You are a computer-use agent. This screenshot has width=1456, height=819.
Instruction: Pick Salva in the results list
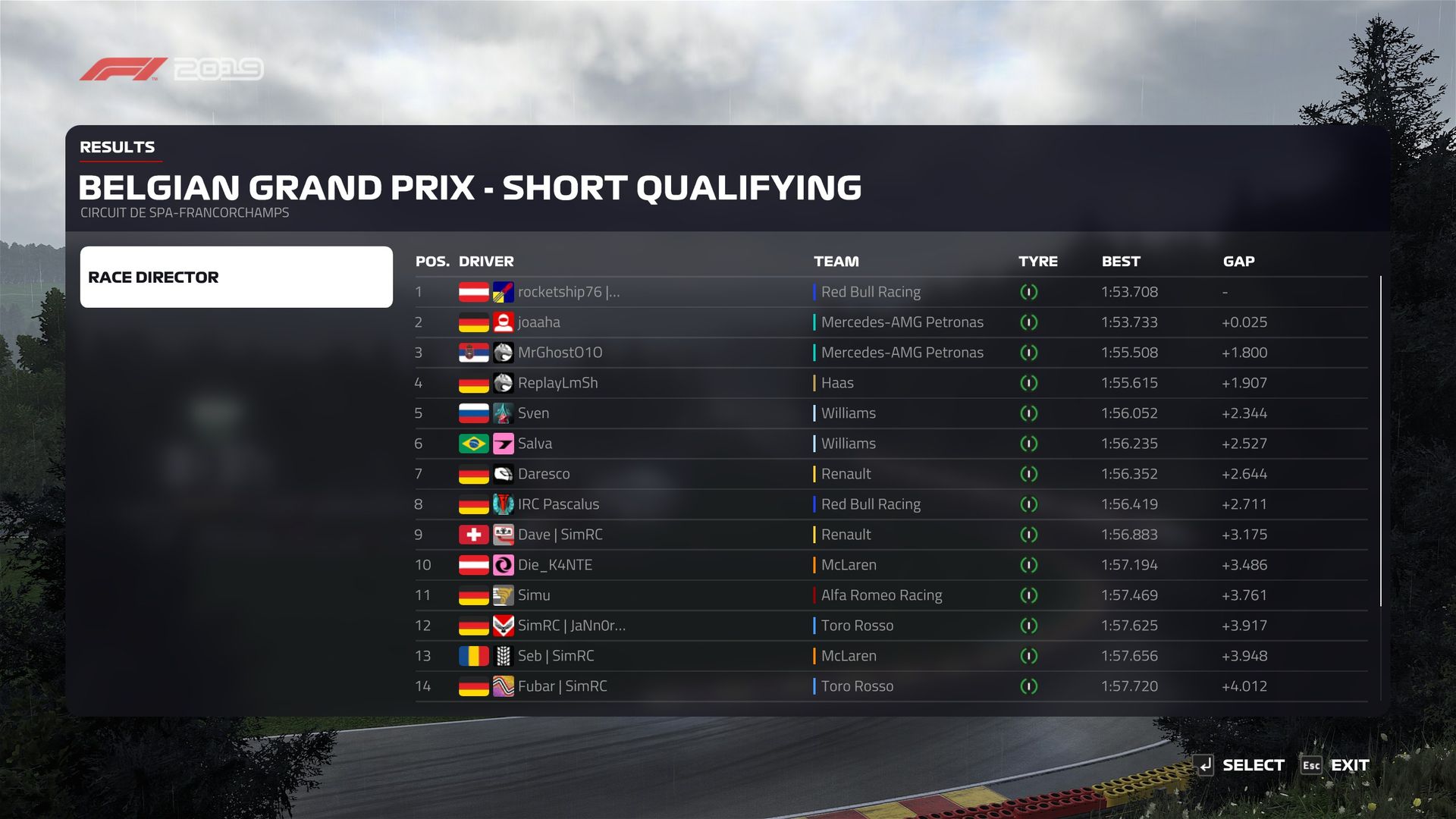click(x=535, y=444)
